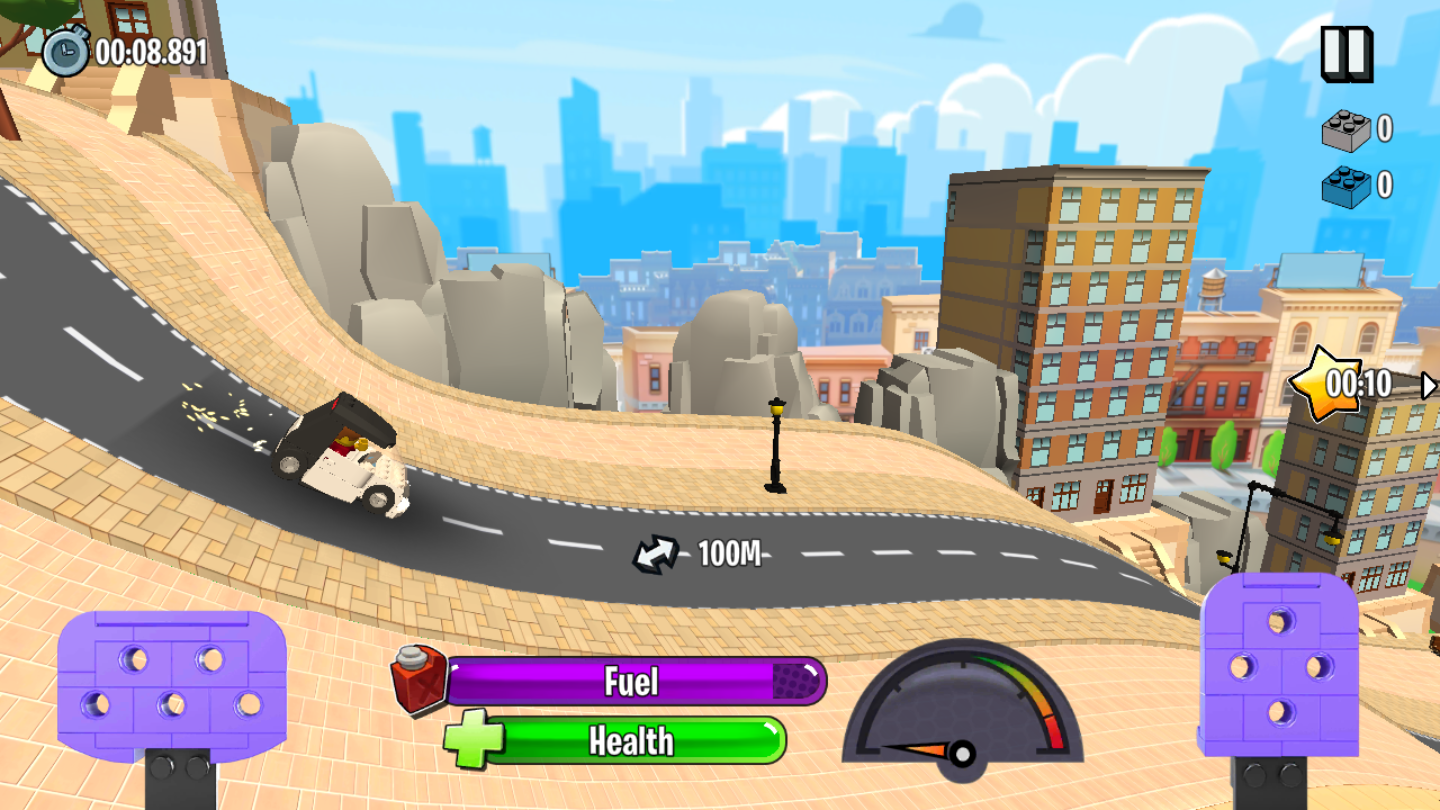Tap the purple brake pedal on the left
Screen dimensions: 1440x810
172,685
